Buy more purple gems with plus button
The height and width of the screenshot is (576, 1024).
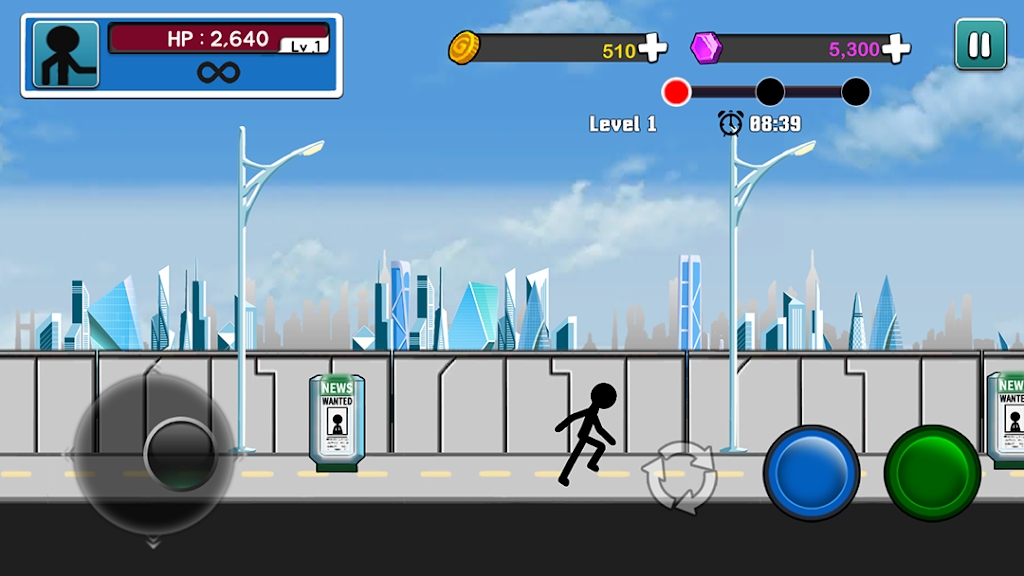coord(896,47)
